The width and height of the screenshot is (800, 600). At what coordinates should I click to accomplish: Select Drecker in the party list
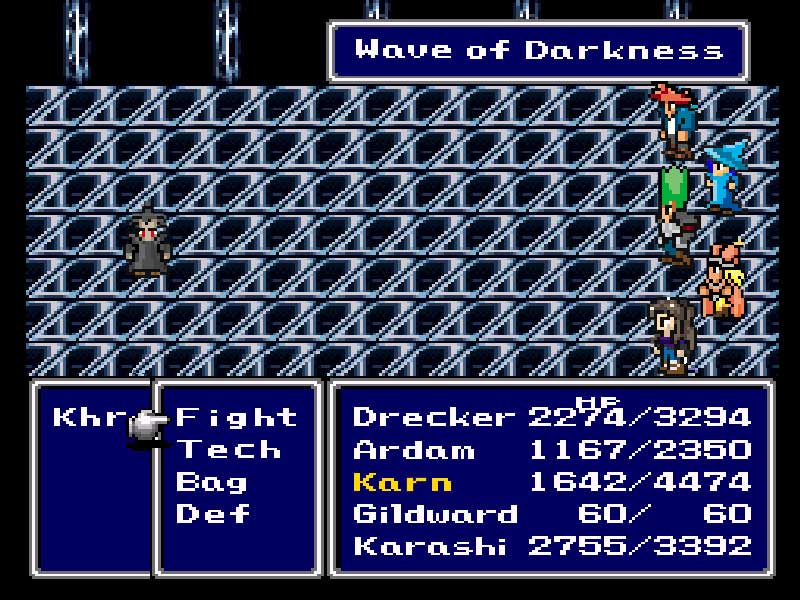point(434,417)
